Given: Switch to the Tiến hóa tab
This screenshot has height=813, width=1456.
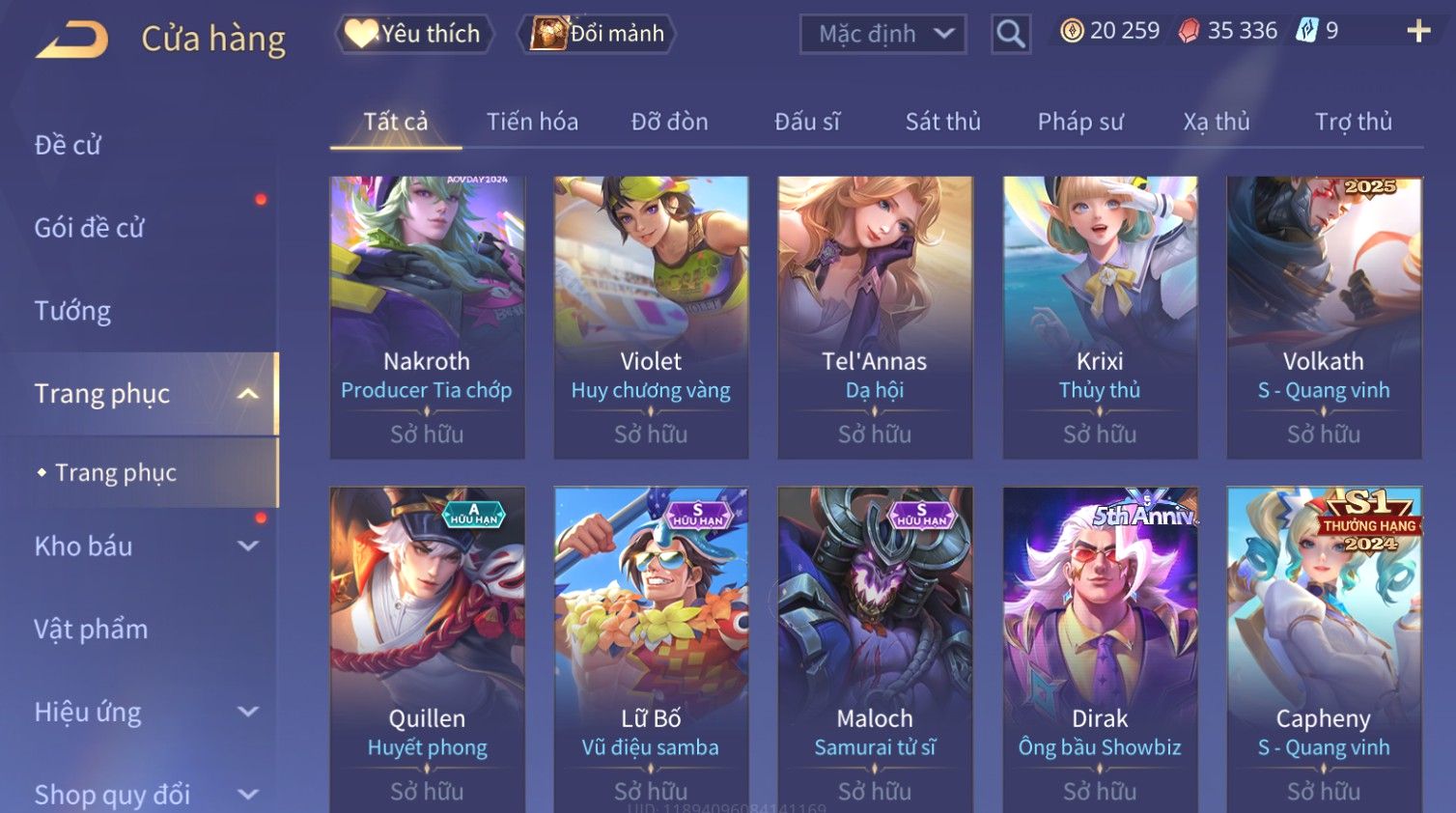Looking at the screenshot, I should [532, 122].
